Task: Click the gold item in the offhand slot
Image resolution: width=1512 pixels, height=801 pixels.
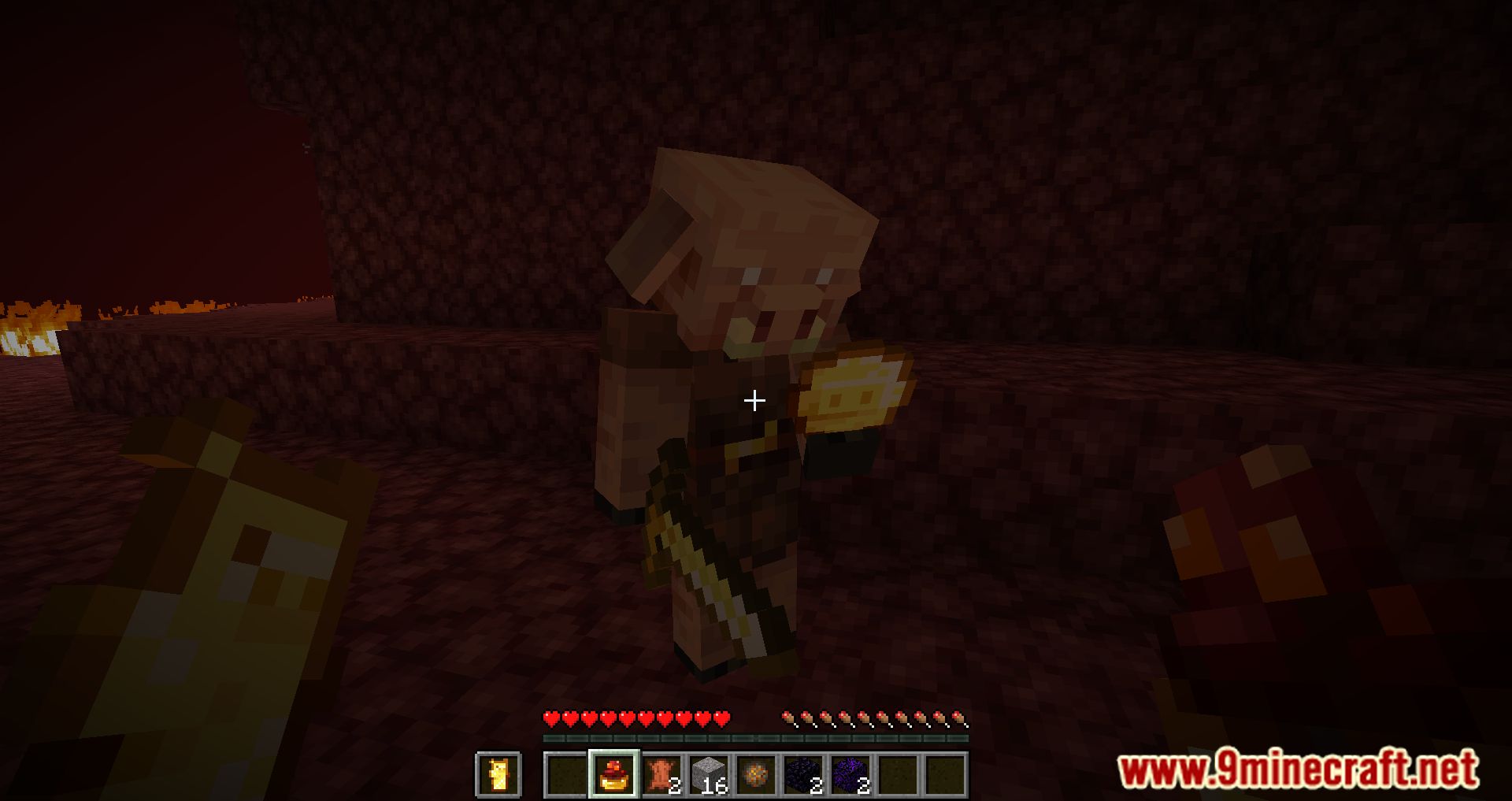Action: [x=497, y=775]
